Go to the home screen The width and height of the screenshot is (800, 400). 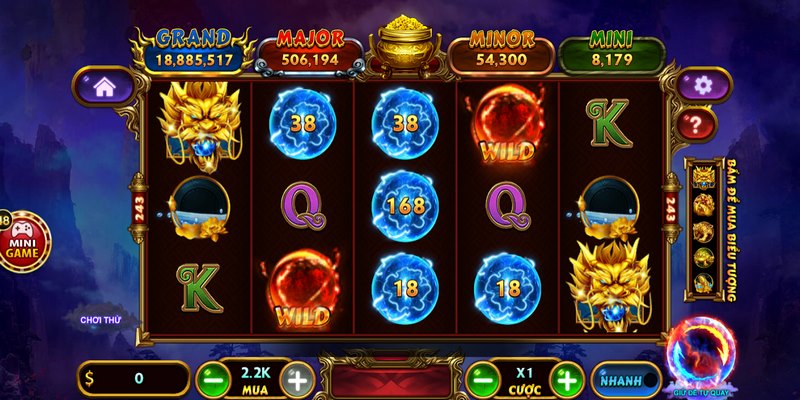tap(104, 87)
